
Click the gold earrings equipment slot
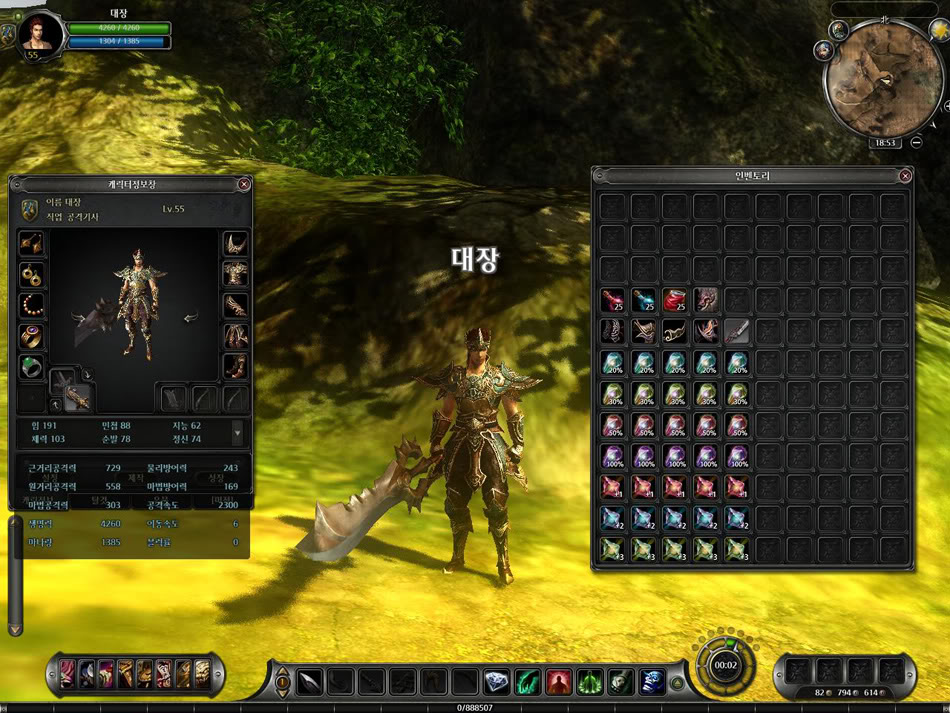(x=32, y=275)
